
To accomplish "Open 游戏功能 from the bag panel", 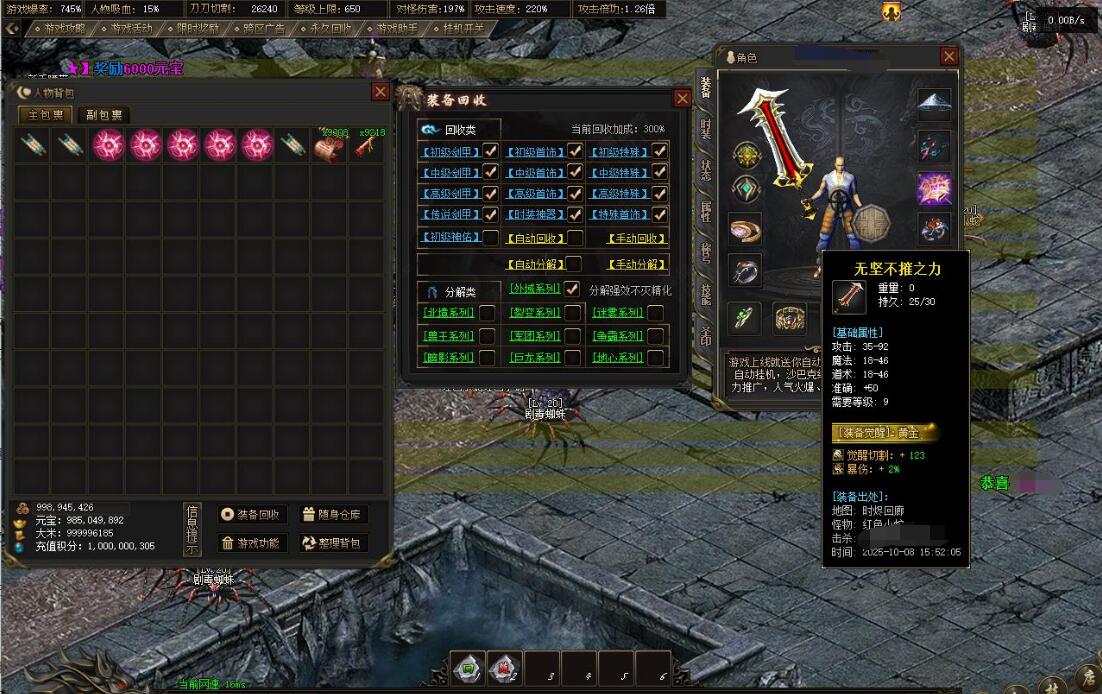I will pos(253,543).
